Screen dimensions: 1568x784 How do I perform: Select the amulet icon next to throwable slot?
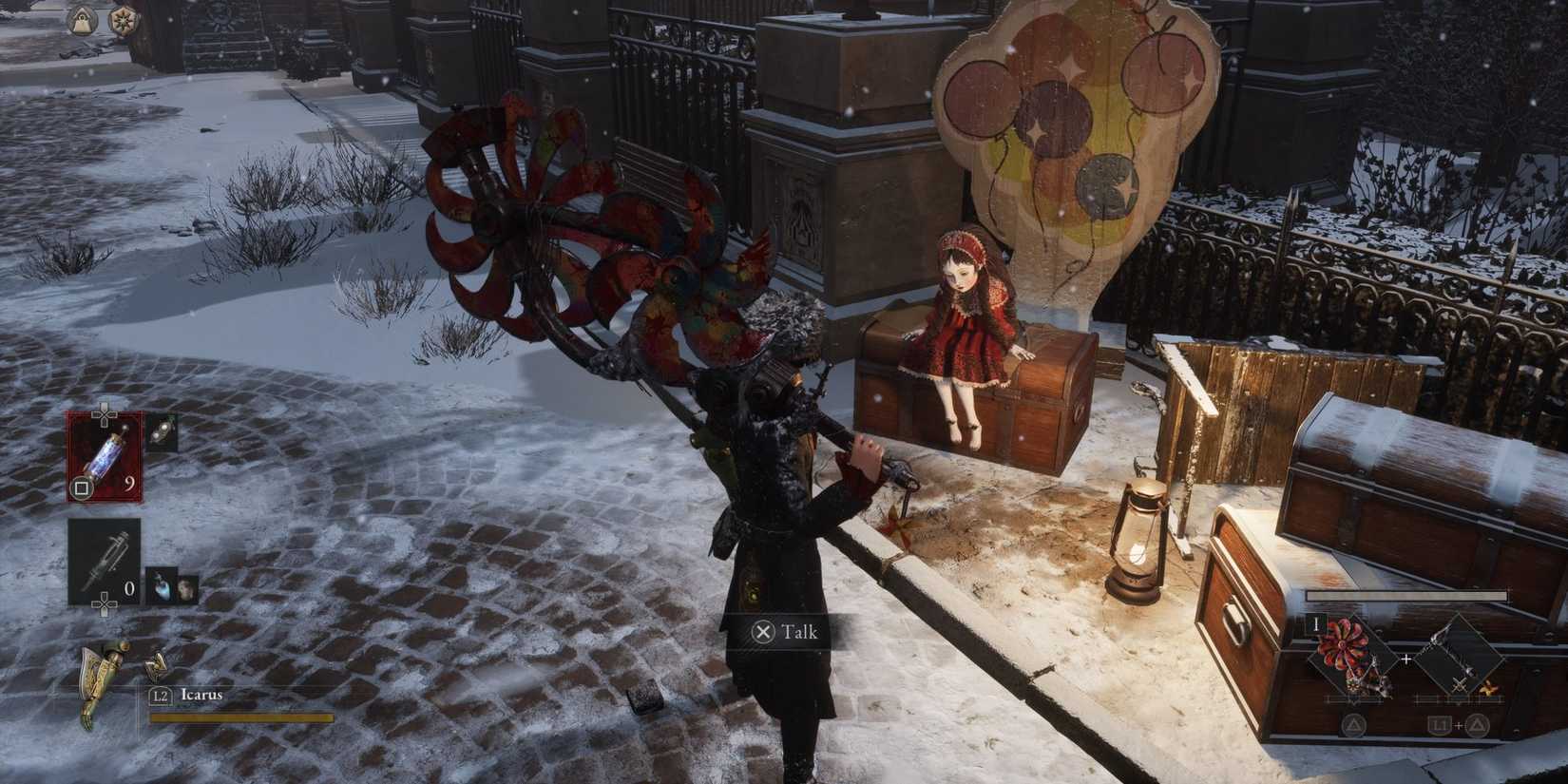pos(162,584)
